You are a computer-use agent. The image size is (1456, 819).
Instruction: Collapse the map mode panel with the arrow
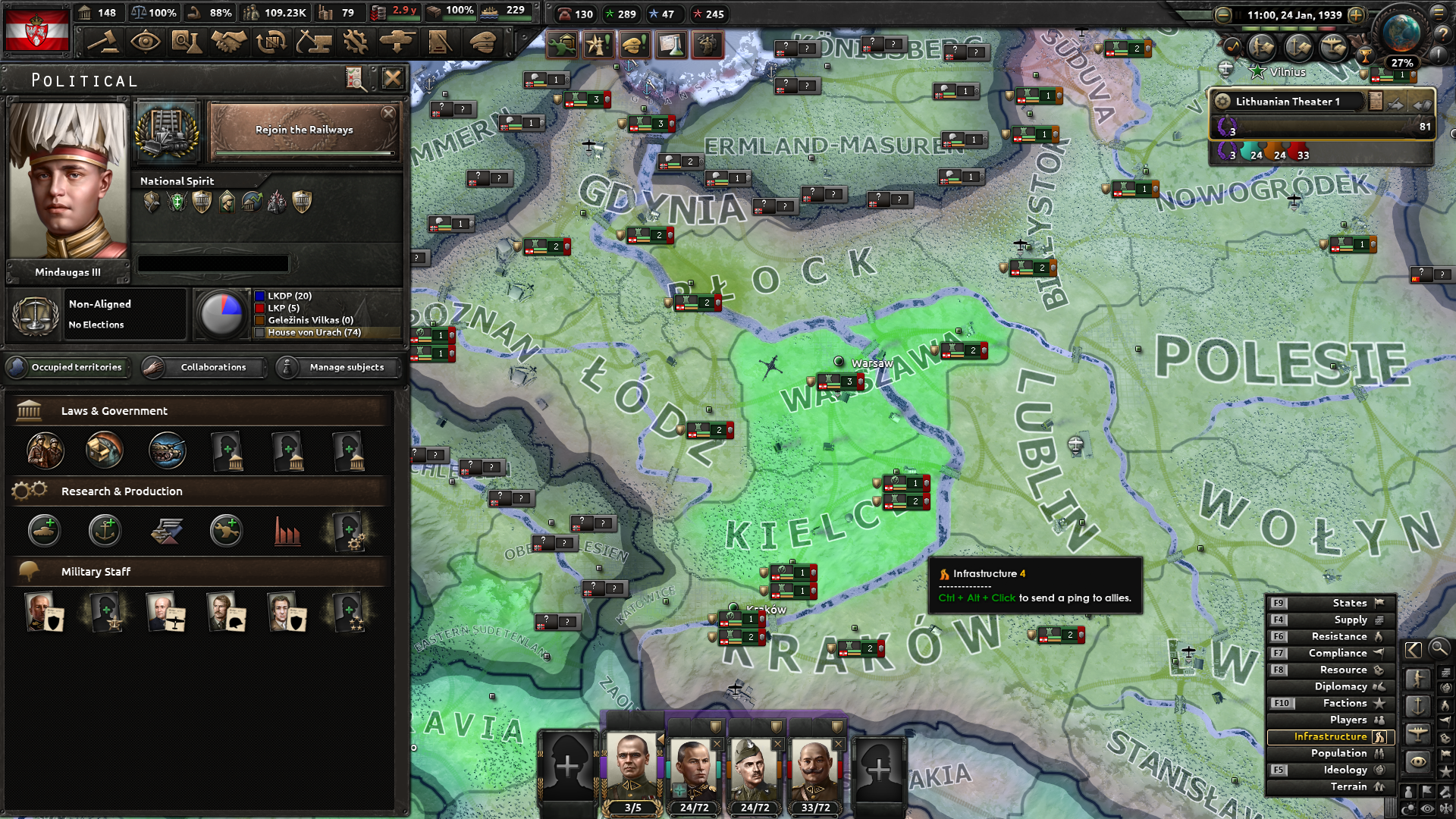[1414, 649]
